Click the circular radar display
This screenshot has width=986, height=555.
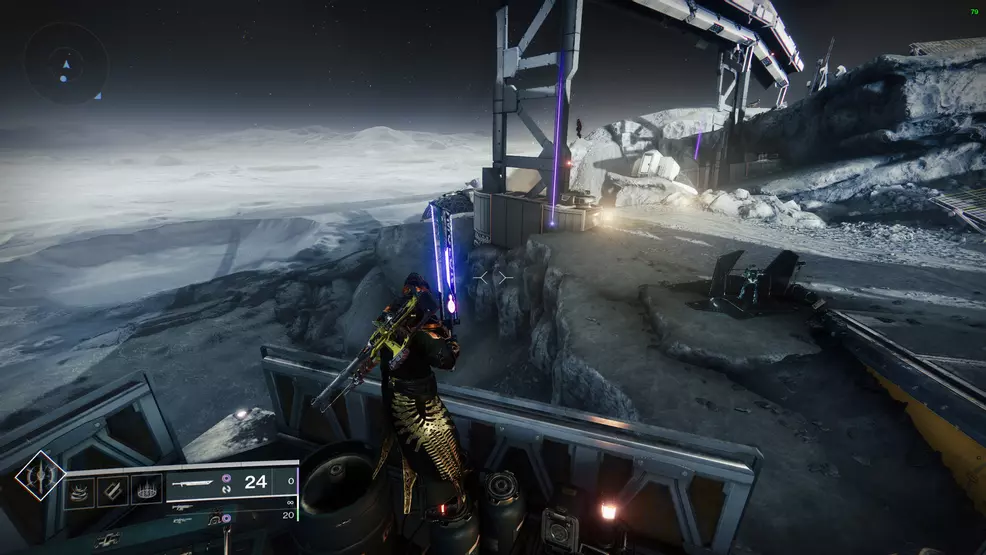(65, 64)
